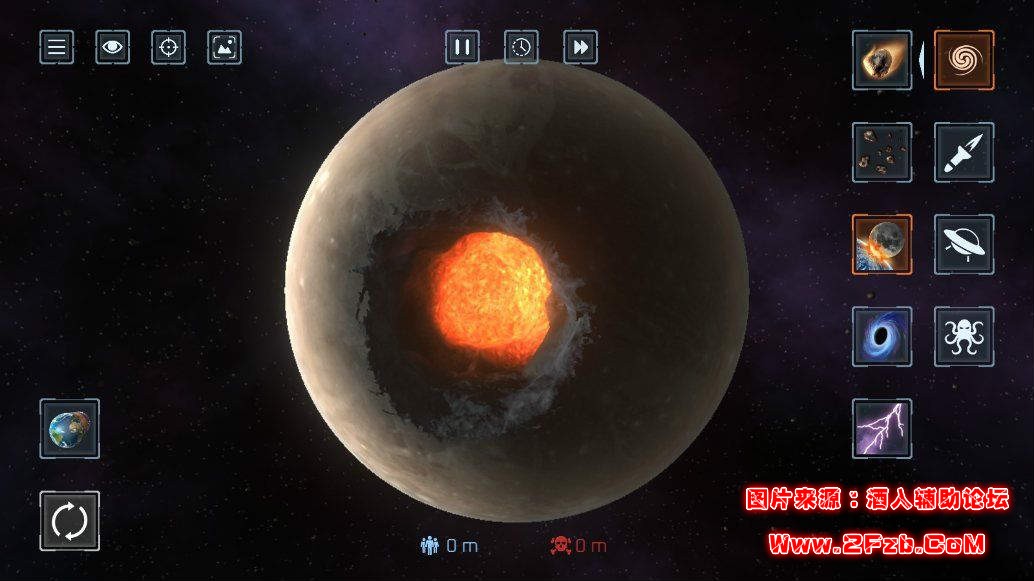Screen dimensions: 1034x581
Task: Open the hamburger menu
Action: coord(57,47)
